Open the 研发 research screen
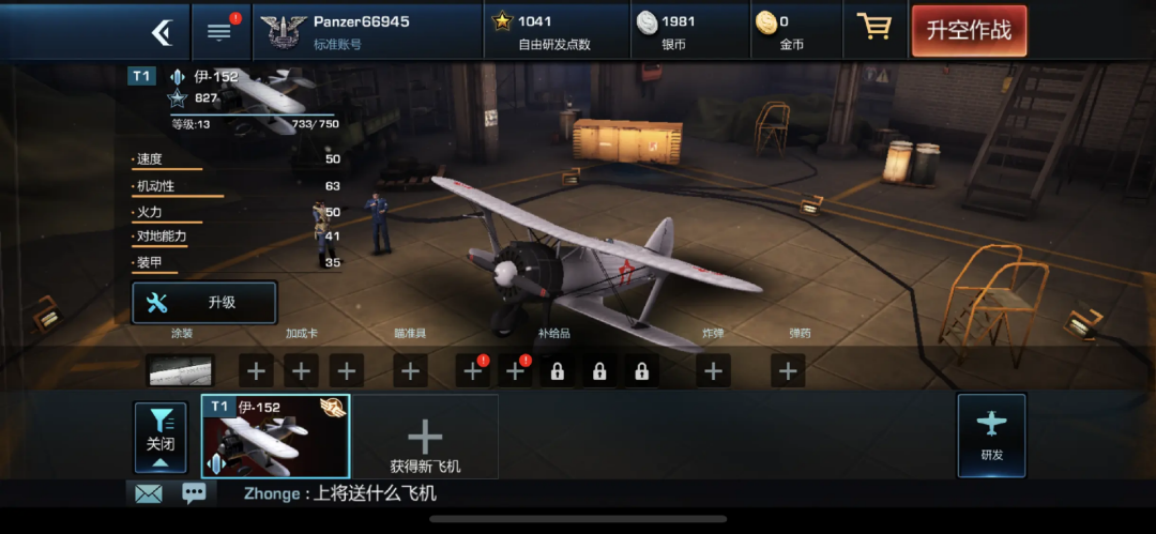Image resolution: width=1156 pixels, height=534 pixels. tap(991, 435)
